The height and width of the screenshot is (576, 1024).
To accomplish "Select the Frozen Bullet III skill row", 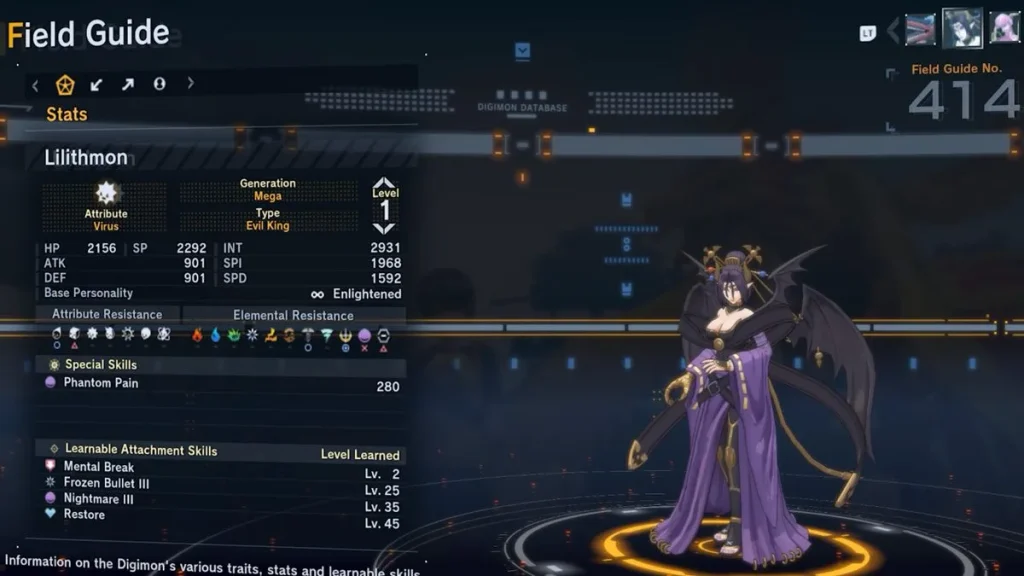I will click(222, 483).
